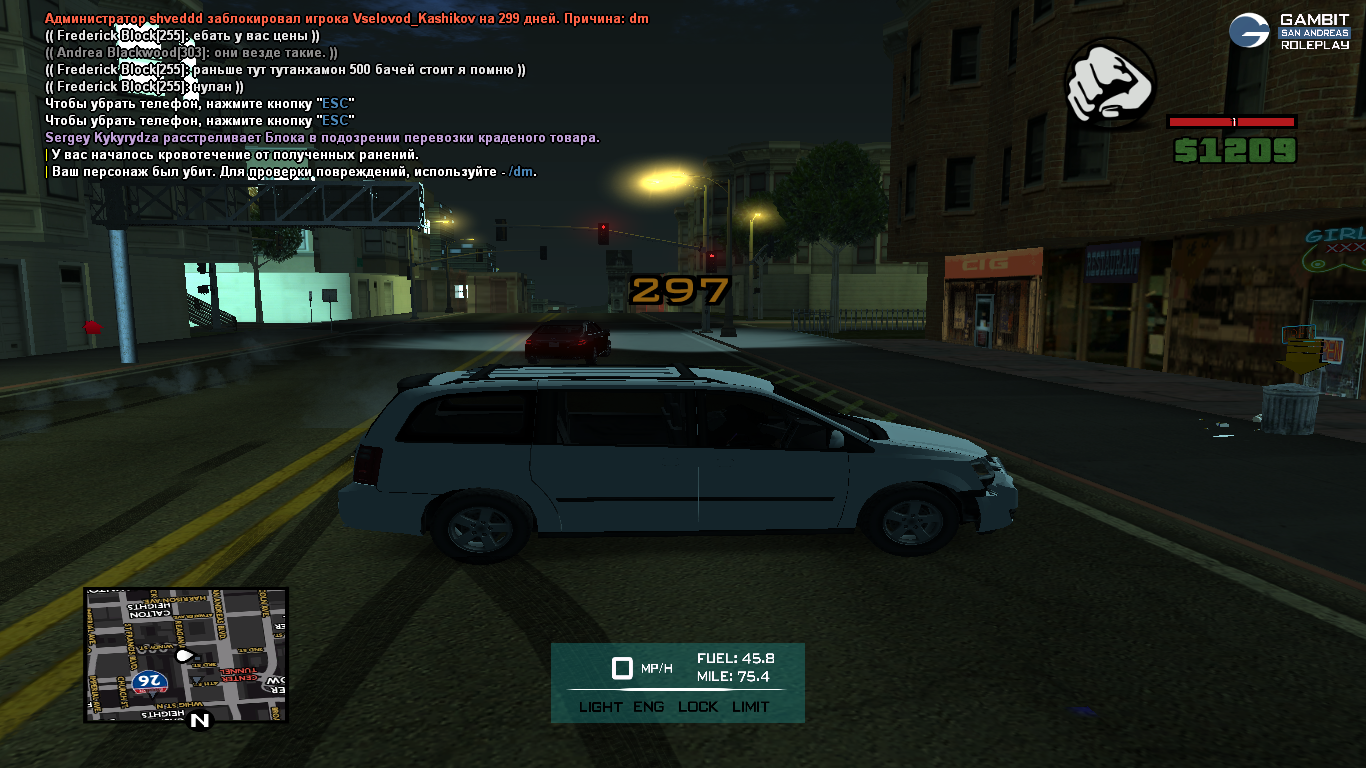Image resolution: width=1366 pixels, height=768 pixels.
Task: Click the fist weapon icon
Action: point(1110,84)
